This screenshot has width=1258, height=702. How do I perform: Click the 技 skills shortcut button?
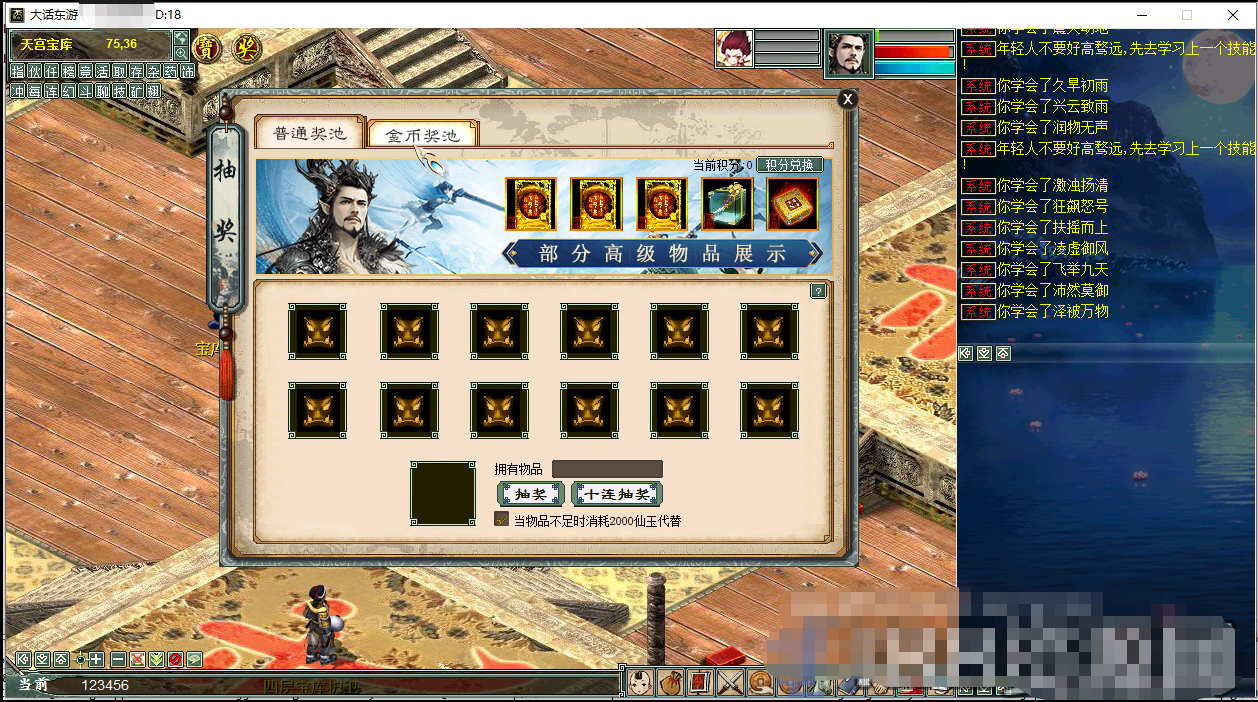[119, 91]
